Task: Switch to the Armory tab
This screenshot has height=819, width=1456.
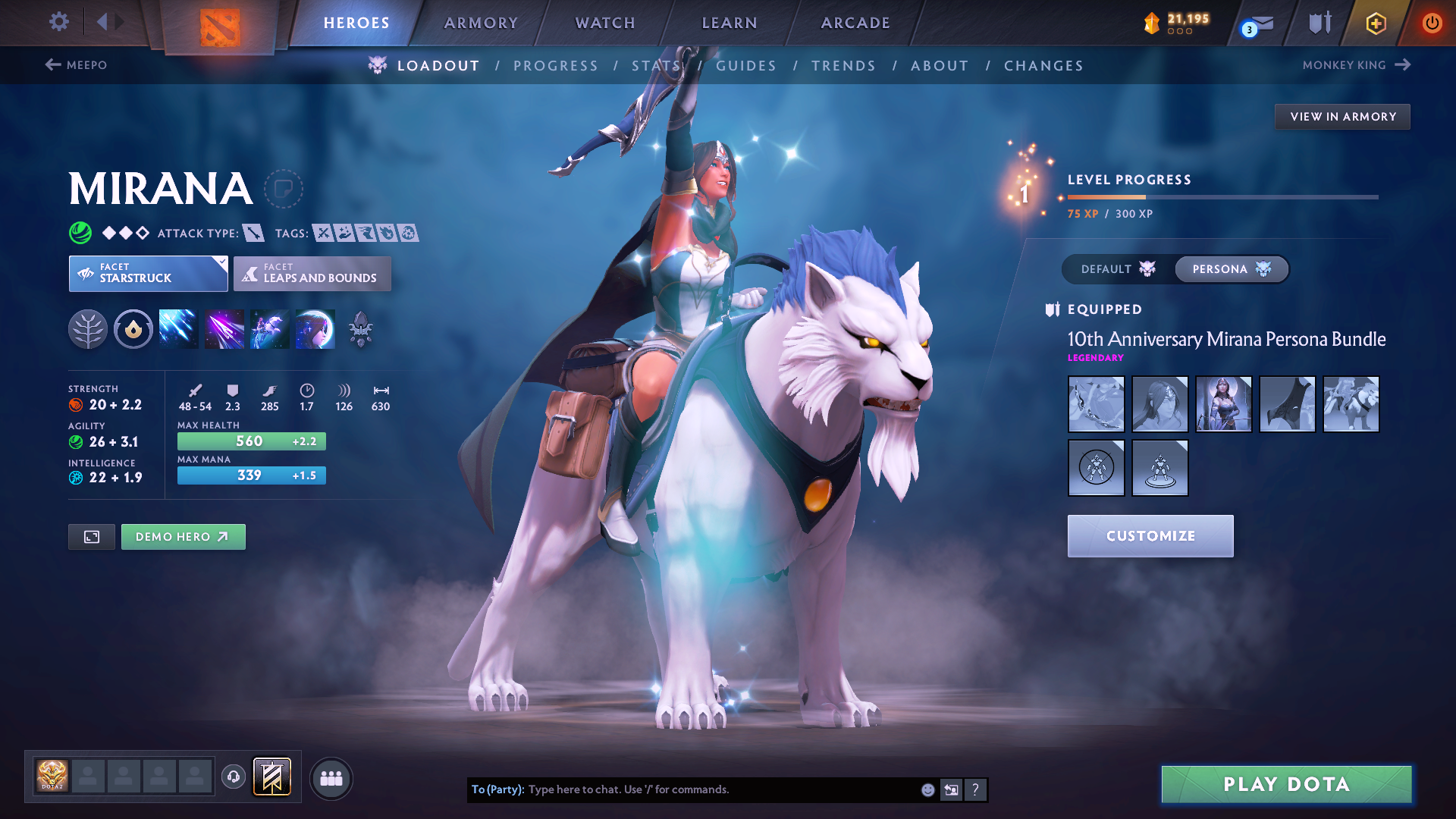Action: pyautogui.click(x=481, y=23)
